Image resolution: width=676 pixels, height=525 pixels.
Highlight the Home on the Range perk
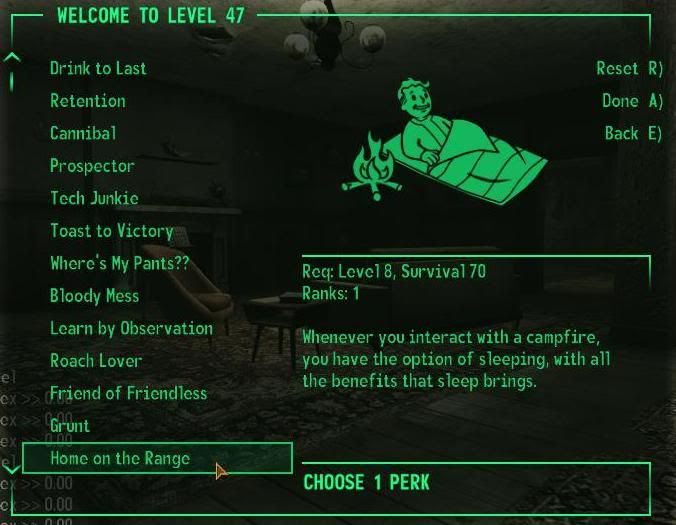point(120,459)
